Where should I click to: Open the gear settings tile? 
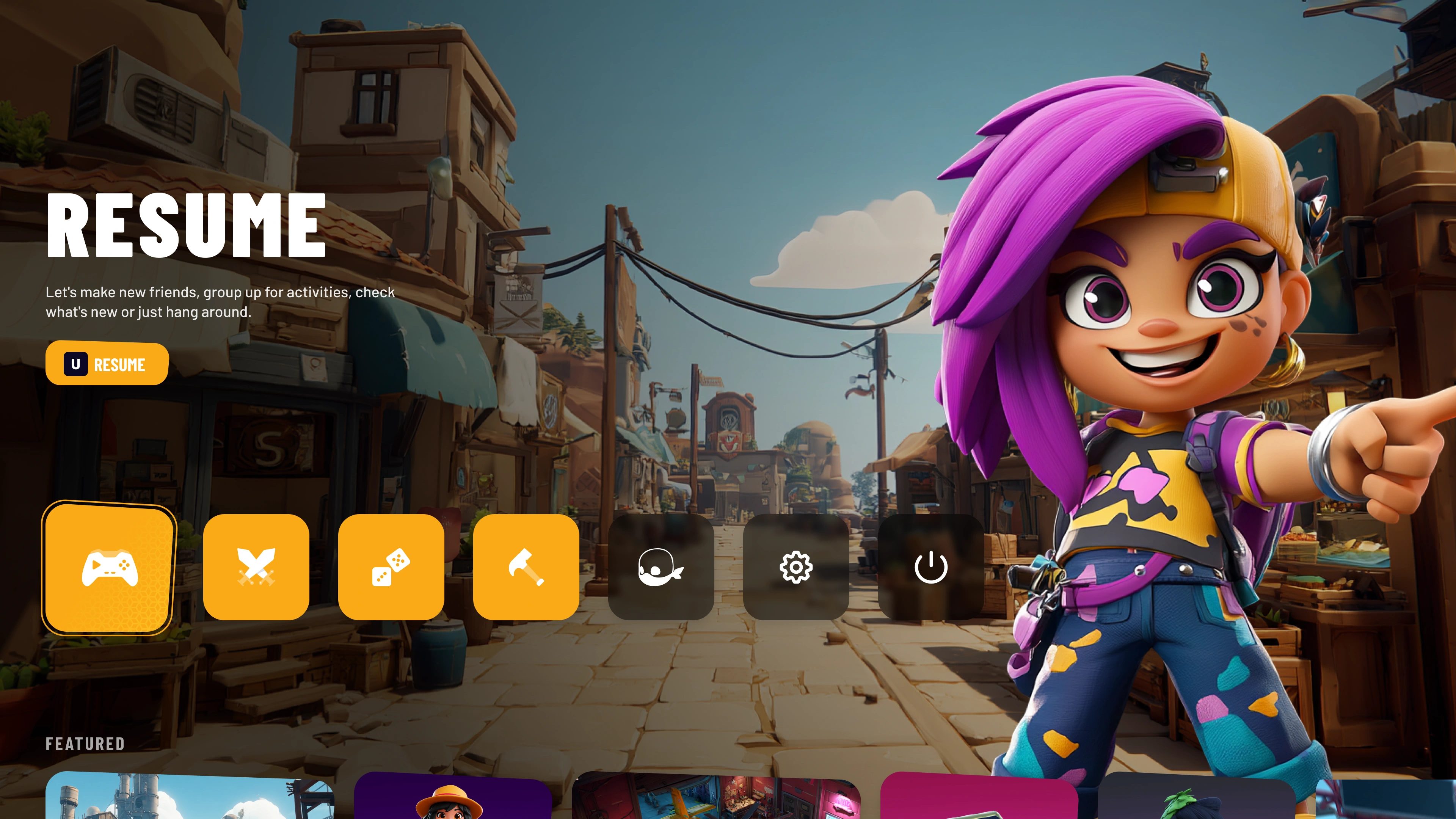click(x=796, y=567)
